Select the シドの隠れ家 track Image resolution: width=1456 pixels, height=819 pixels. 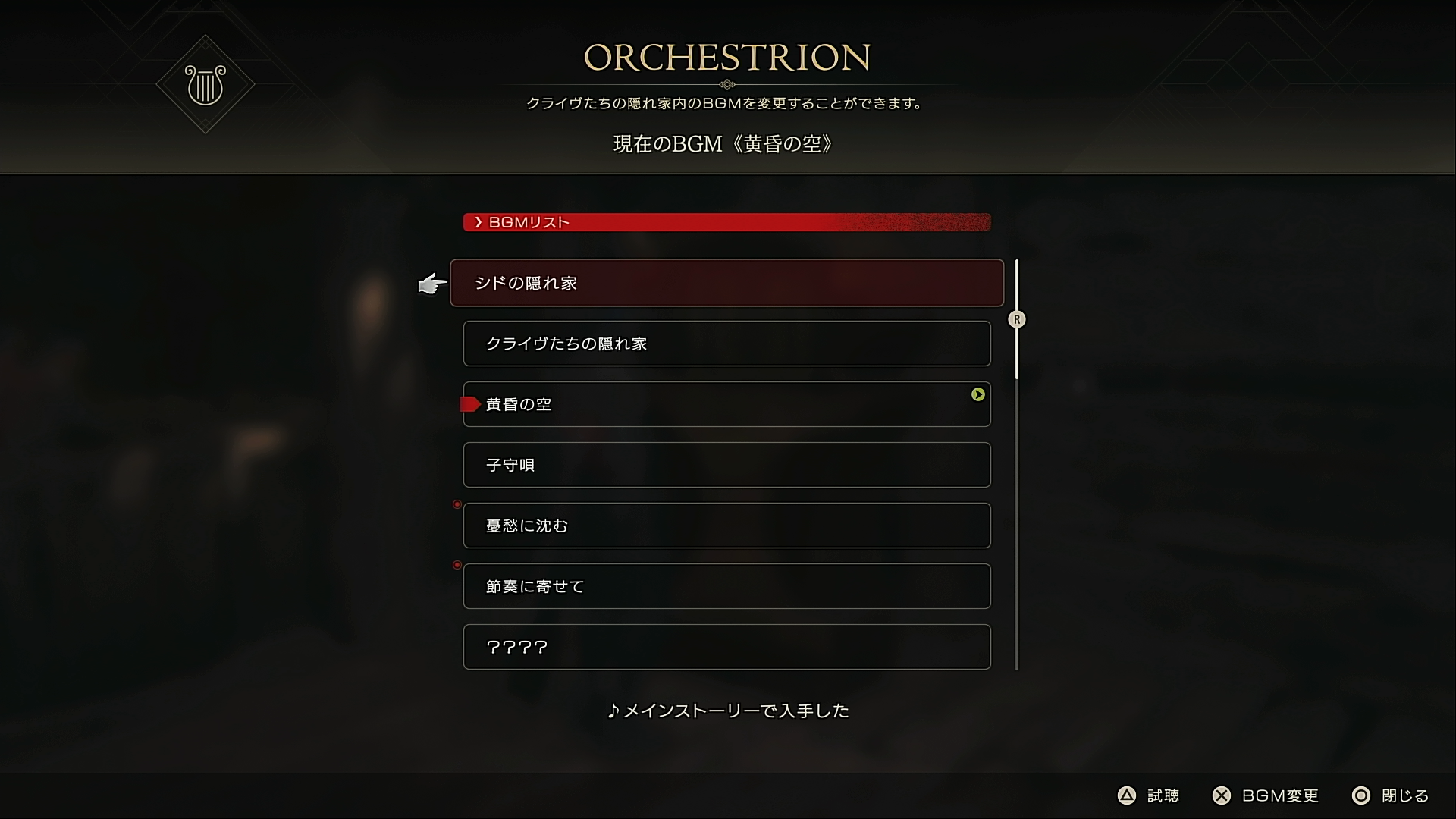pyautogui.click(x=726, y=283)
